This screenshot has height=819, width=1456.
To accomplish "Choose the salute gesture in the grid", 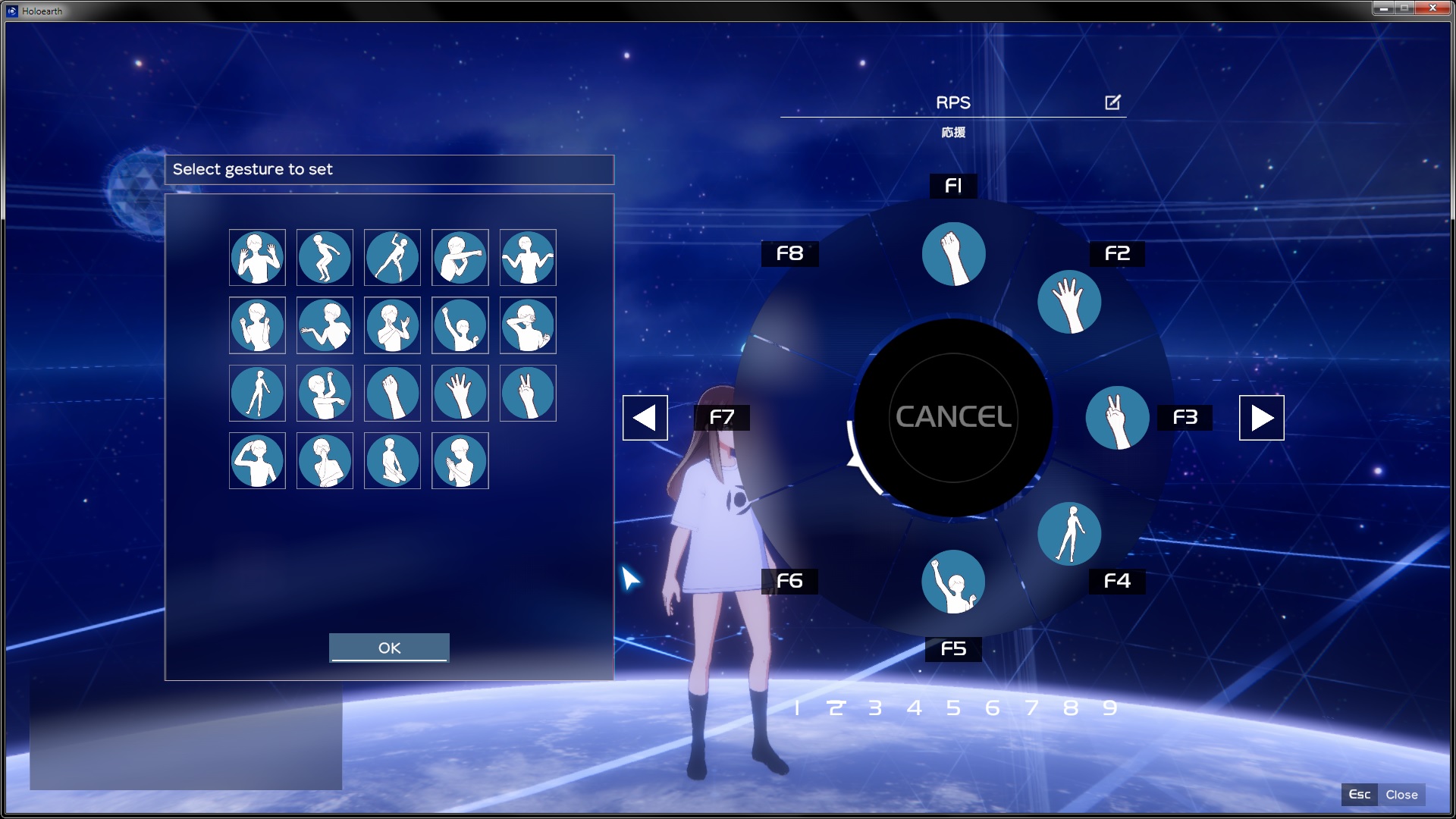I will (x=257, y=461).
